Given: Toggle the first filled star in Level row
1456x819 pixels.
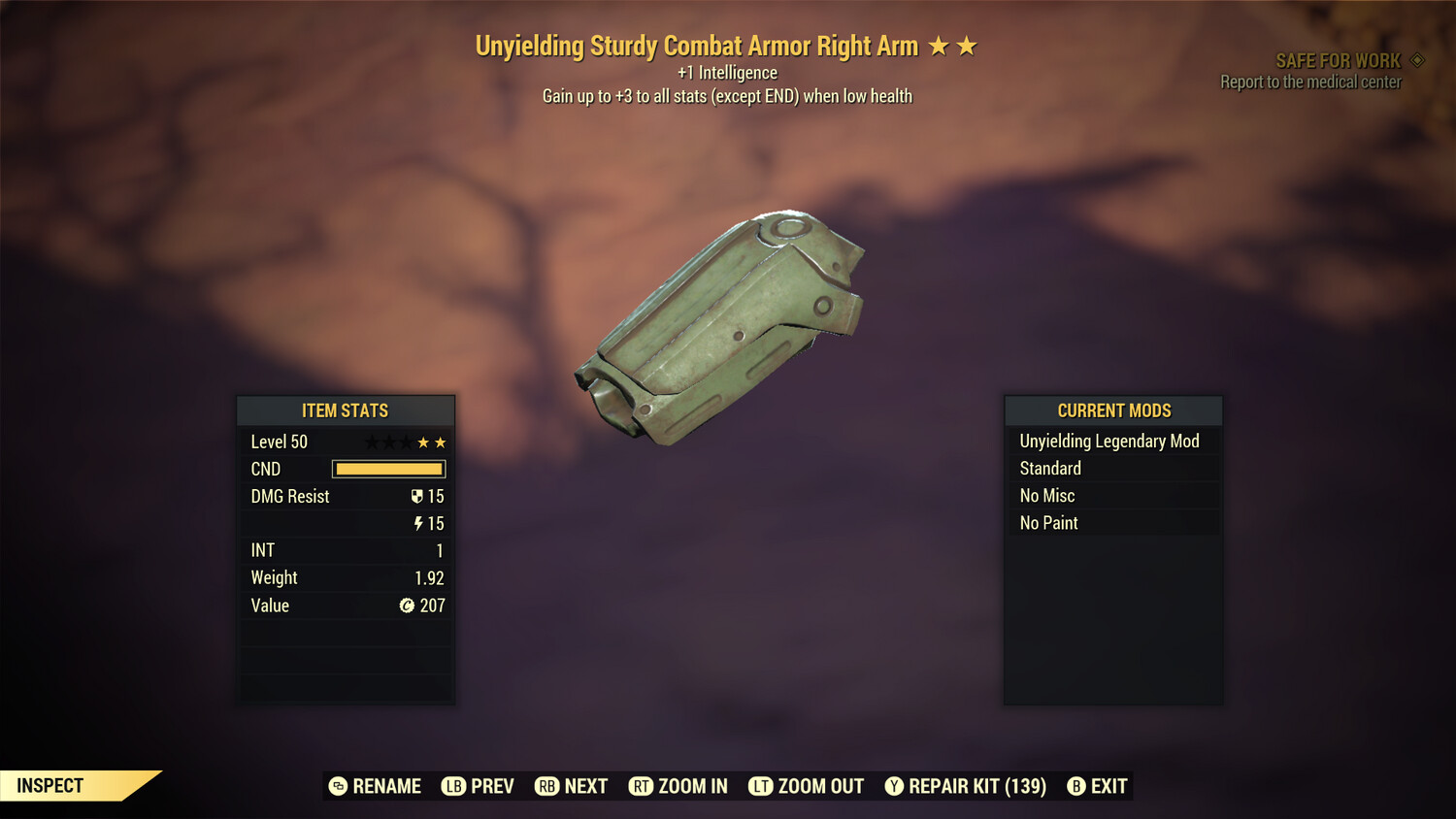Looking at the screenshot, I should click(423, 442).
